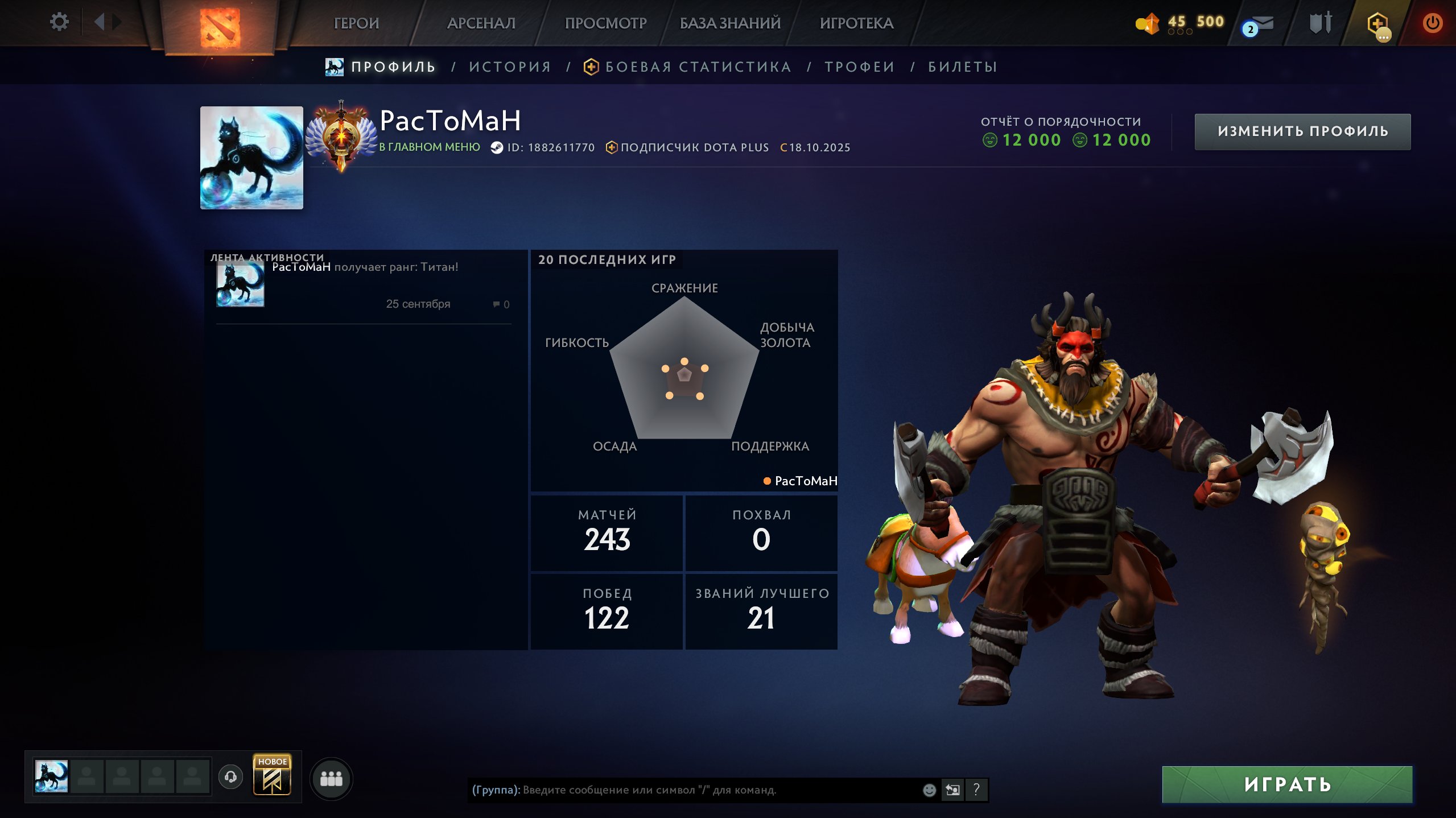
Task: Open the ИГРОТЕКА menu
Action: [x=856, y=23]
